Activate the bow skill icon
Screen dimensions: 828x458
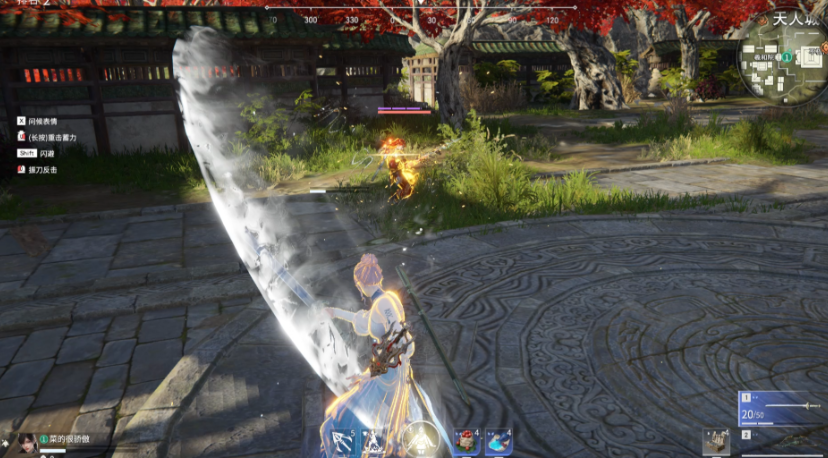(342, 441)
